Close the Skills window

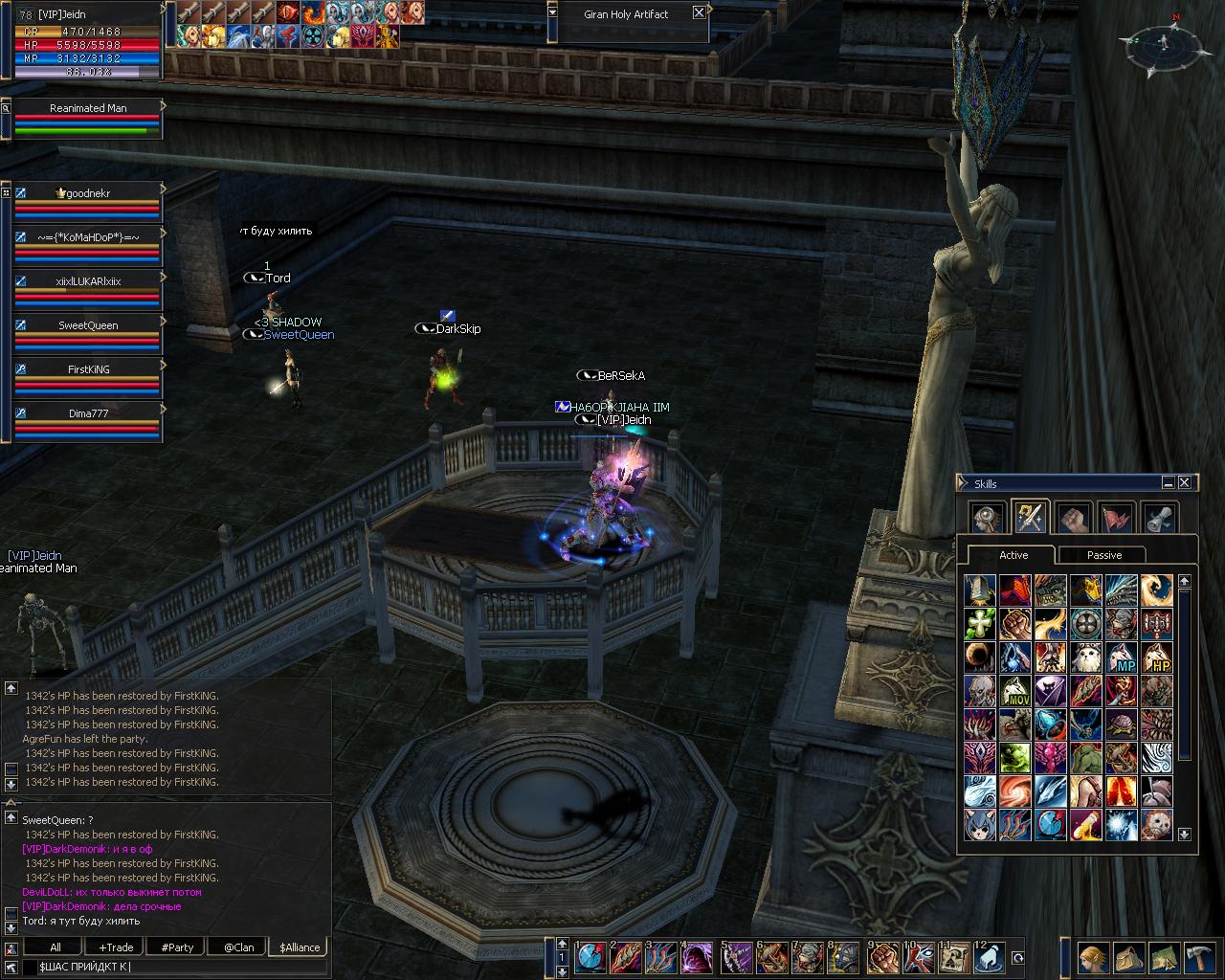(1185, 483)
